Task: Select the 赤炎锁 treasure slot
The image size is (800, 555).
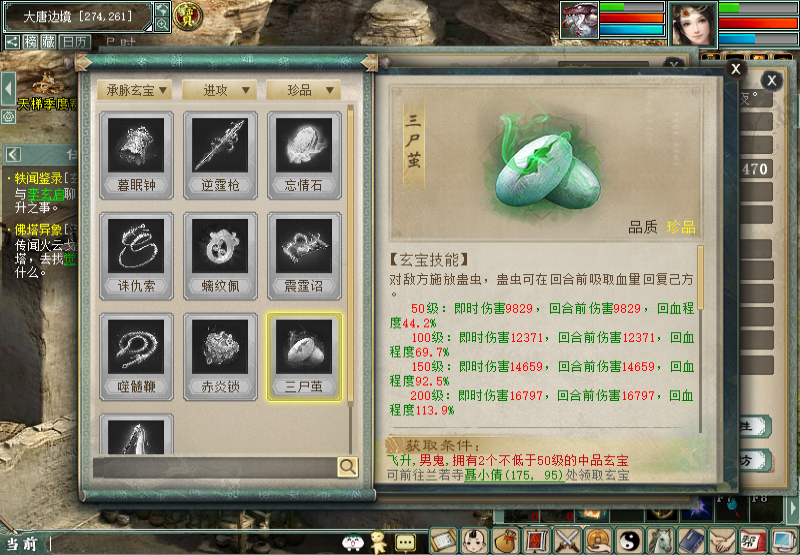Action: coord(220,356)
